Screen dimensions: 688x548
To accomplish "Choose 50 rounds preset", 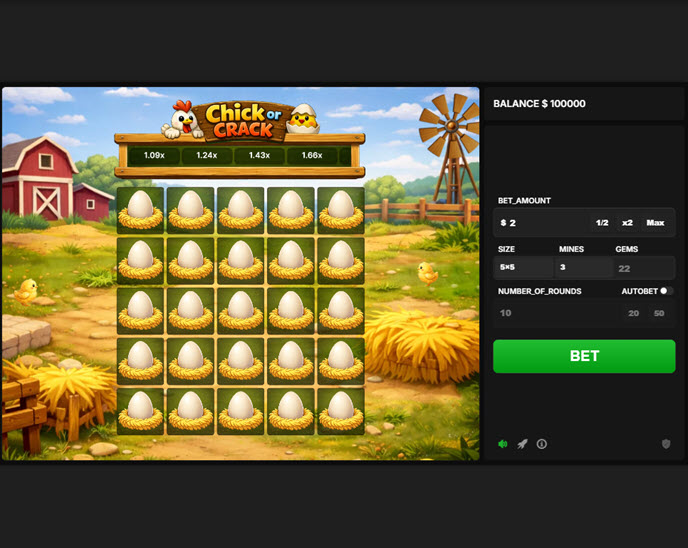I will point(659,313).
